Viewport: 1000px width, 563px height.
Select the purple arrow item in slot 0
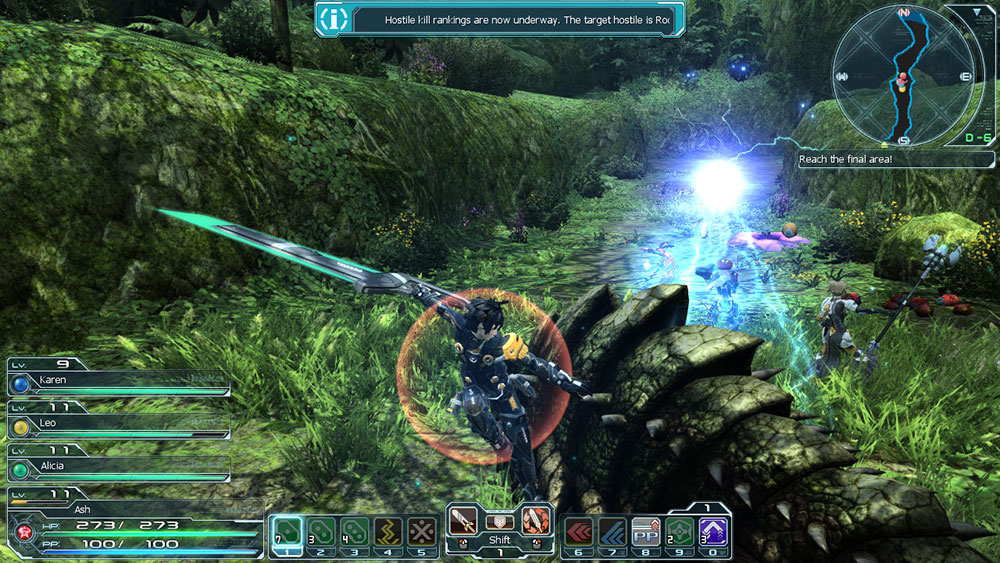714,530
